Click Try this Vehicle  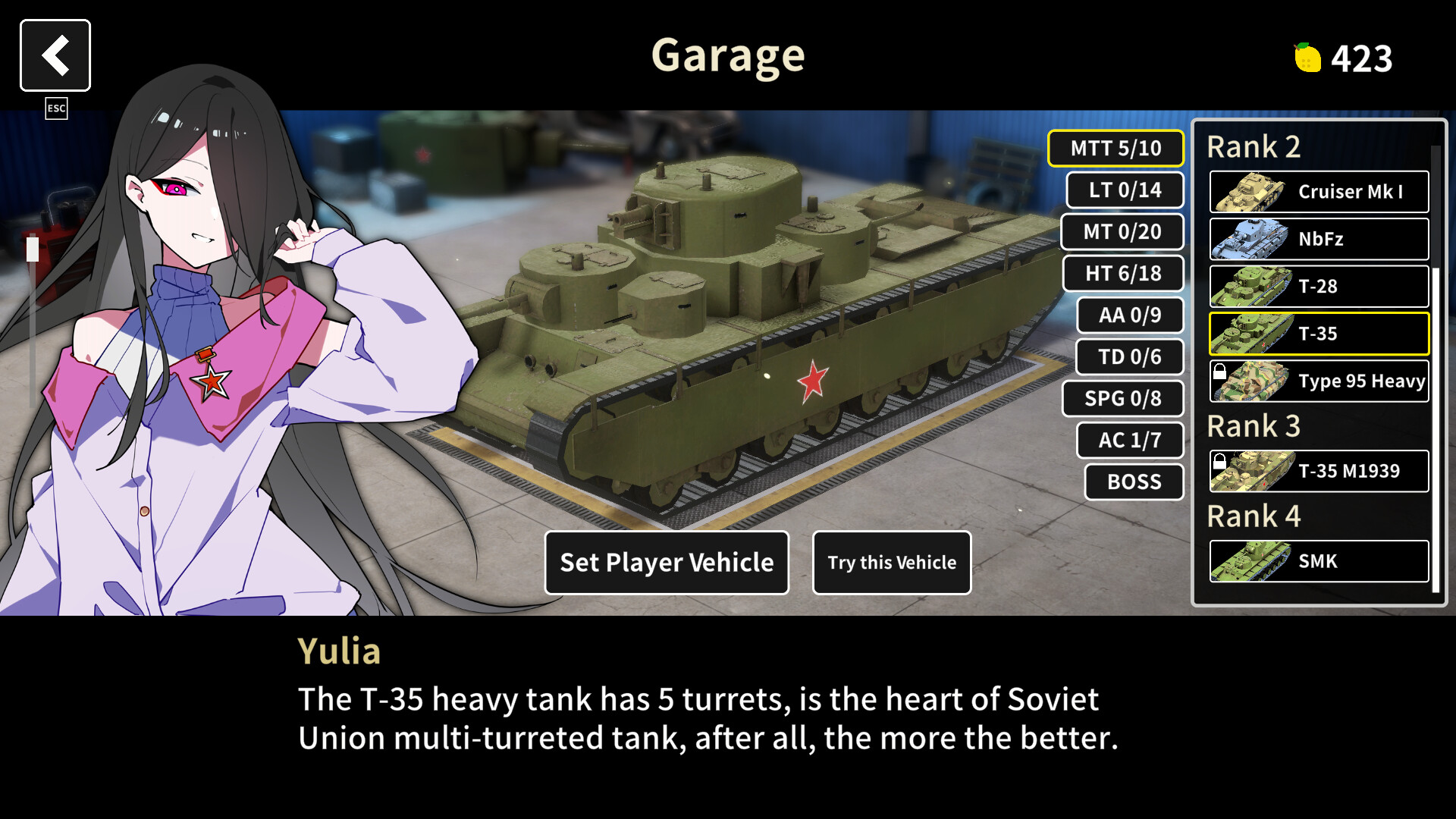pyautogui.click(x=892, y=563)
